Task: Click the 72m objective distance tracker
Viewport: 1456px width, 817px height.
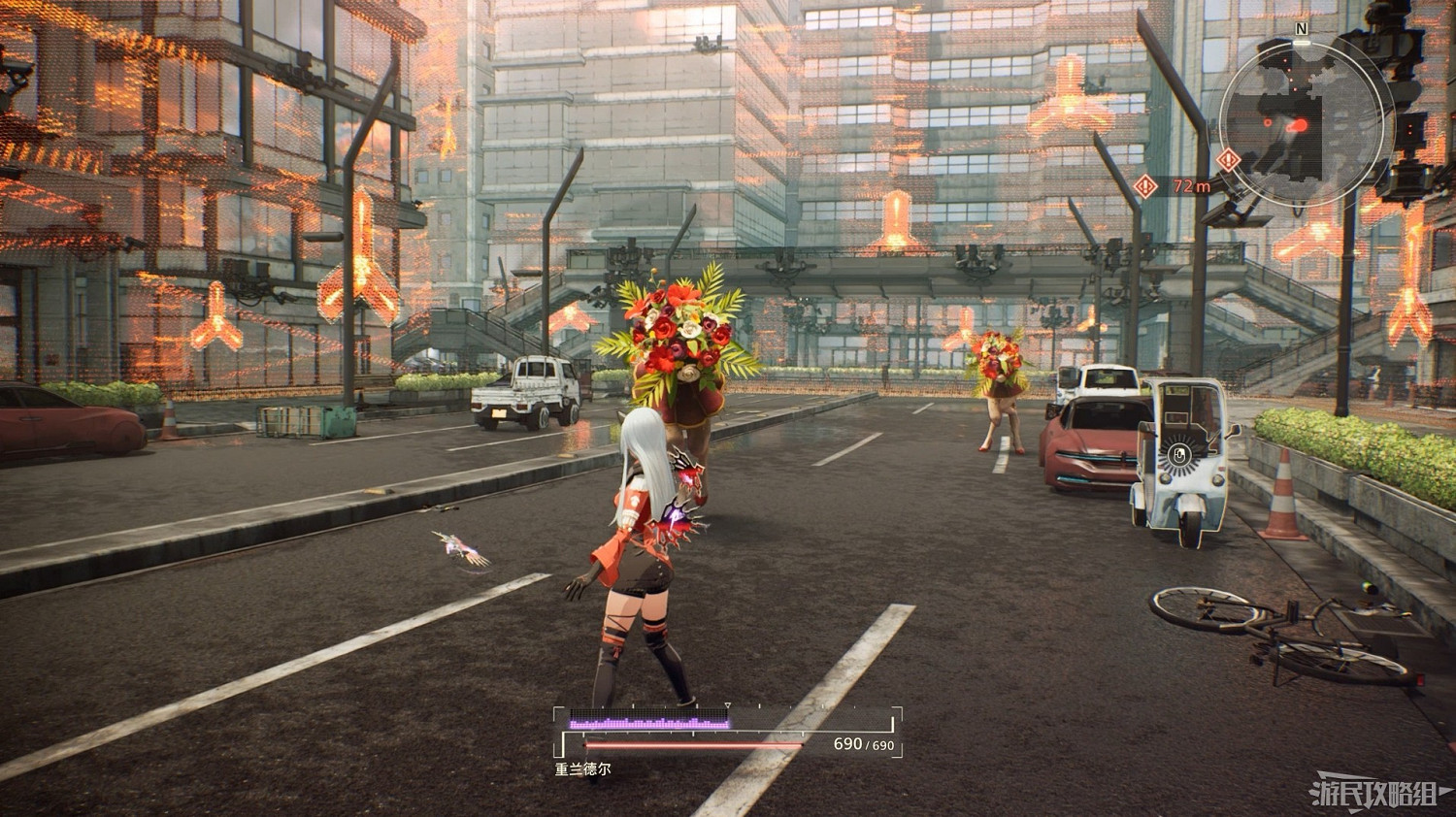Action: point(1175,185)
